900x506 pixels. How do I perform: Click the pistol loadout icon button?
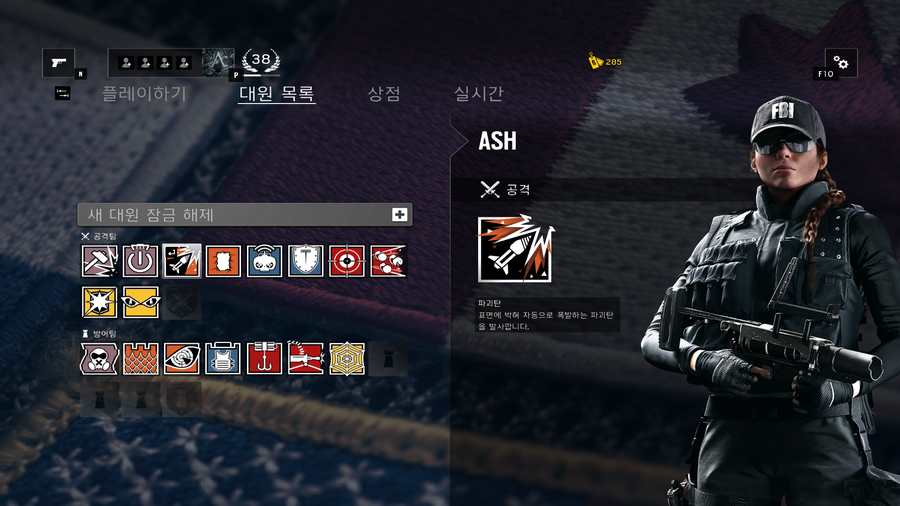coord(58,63)
